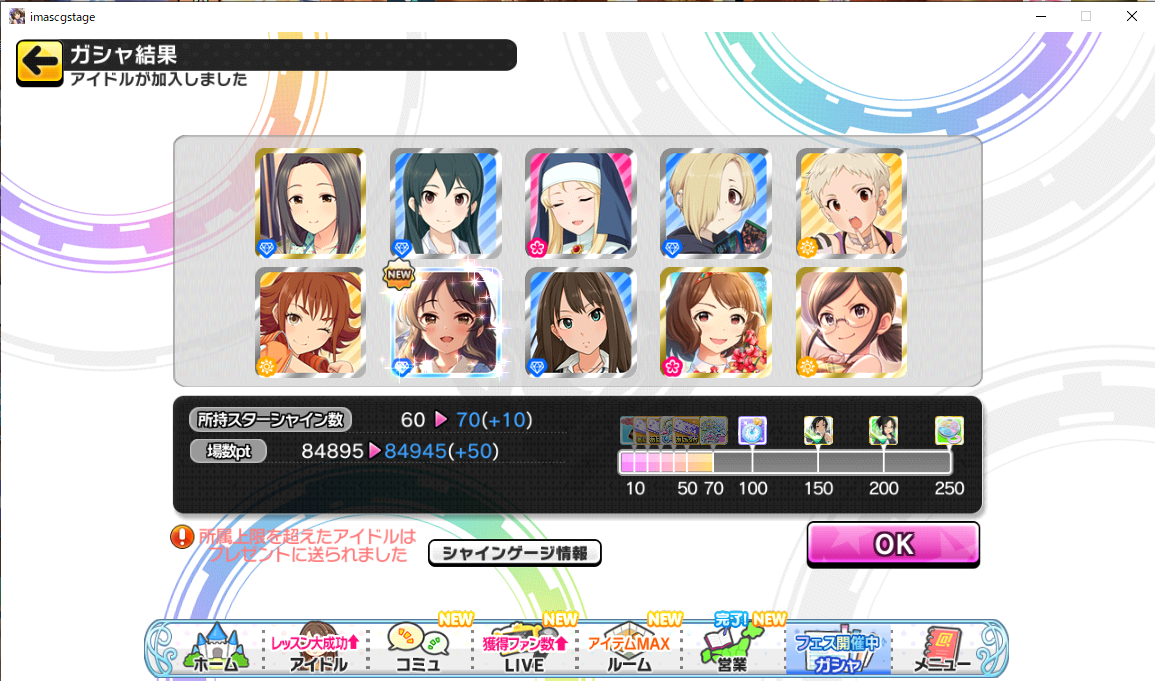Choose the winking orange-haired idol card
Image resolution: width=1155 pixels, height=681 pixels.
[310, 322]
